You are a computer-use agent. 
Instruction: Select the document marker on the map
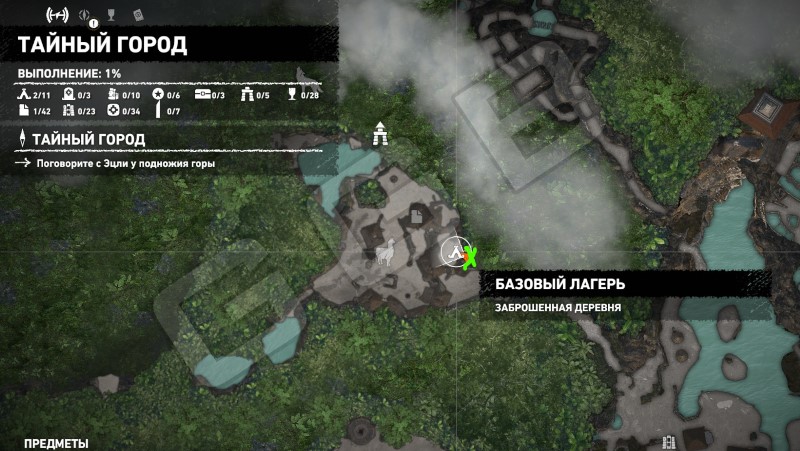(x=415, y=216)
